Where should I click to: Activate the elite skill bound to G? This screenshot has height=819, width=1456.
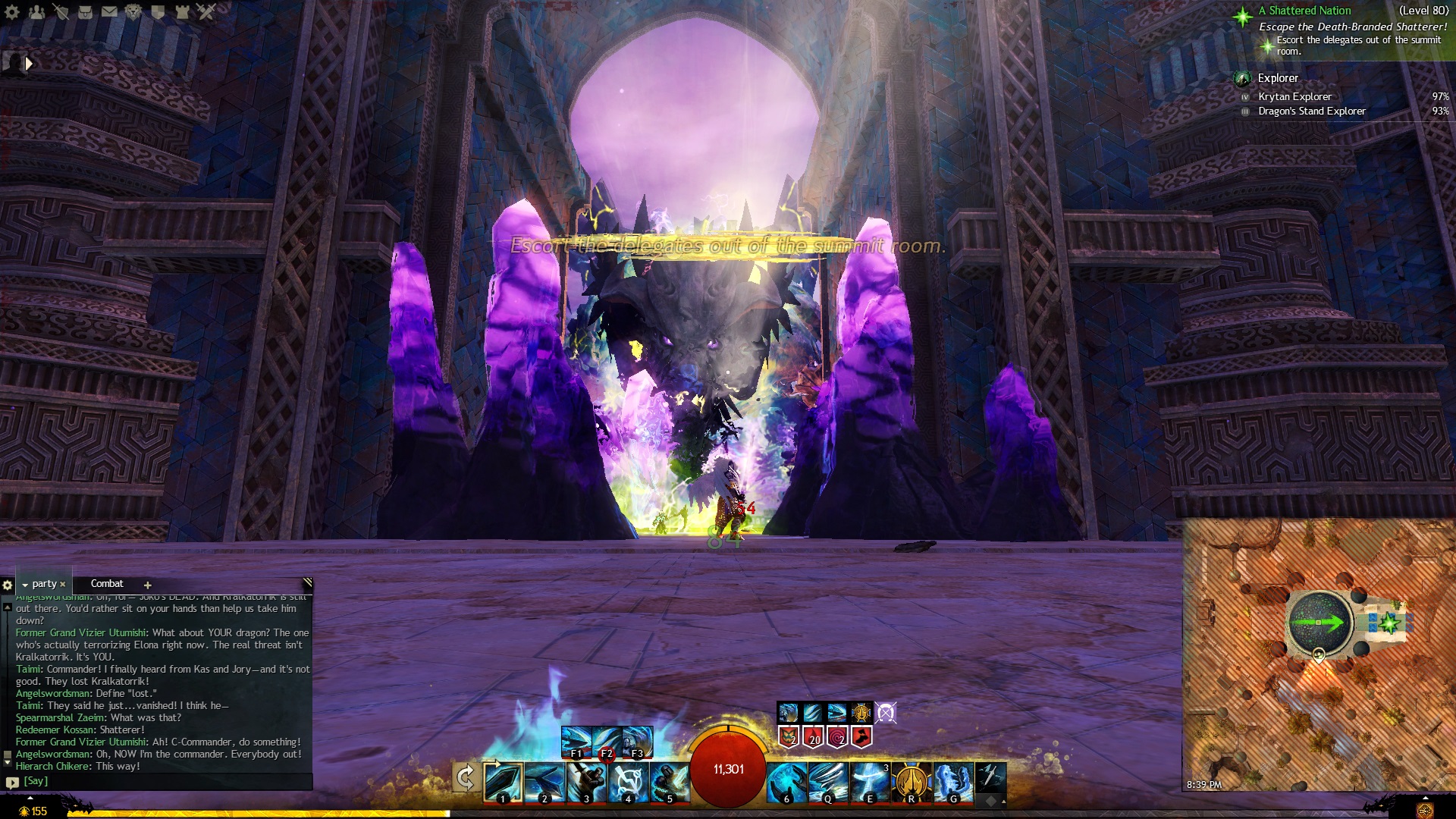pos(953,782)
